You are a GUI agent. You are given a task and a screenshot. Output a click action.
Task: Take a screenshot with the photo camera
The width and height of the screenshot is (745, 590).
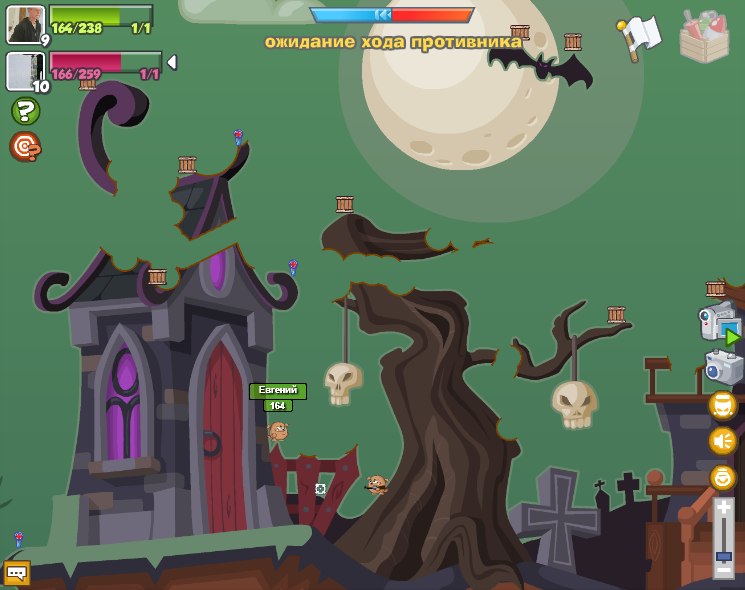click(x=723, y=367)
